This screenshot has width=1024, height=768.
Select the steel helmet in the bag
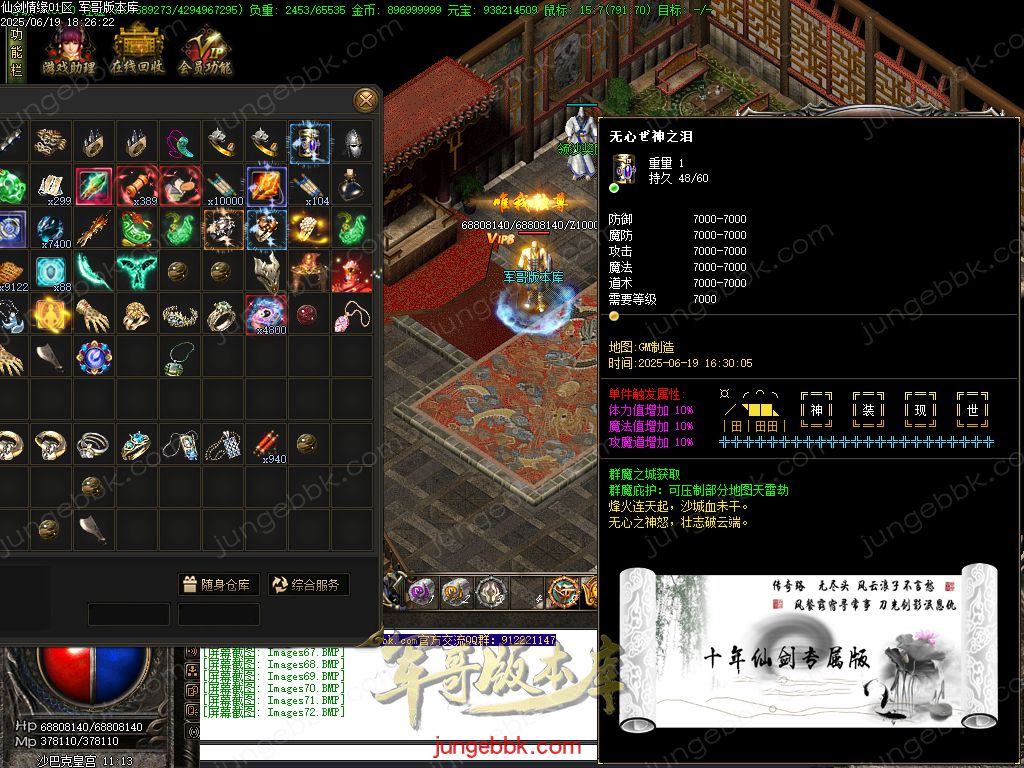(351, 143)
